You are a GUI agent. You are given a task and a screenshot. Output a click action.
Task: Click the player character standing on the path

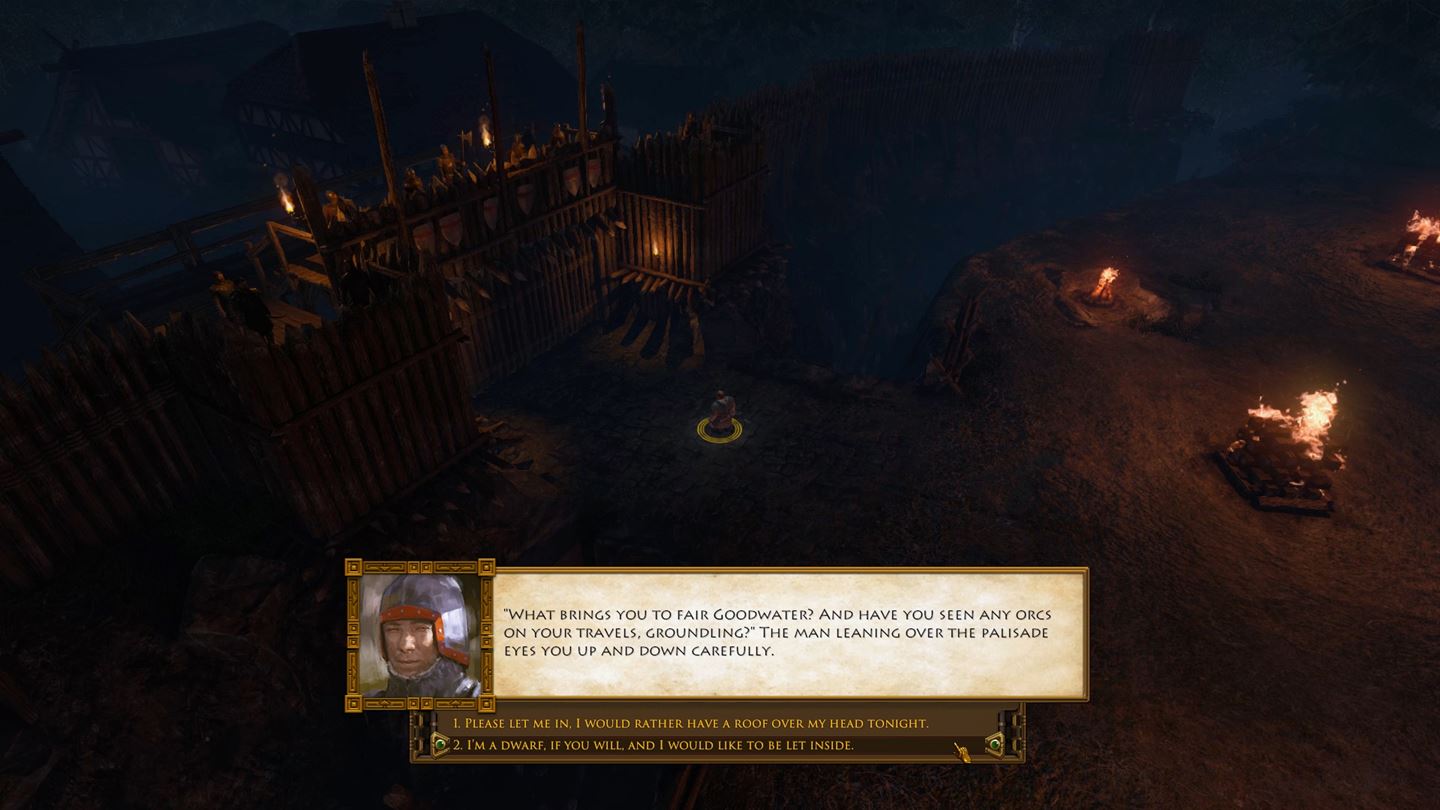[720, 408]
